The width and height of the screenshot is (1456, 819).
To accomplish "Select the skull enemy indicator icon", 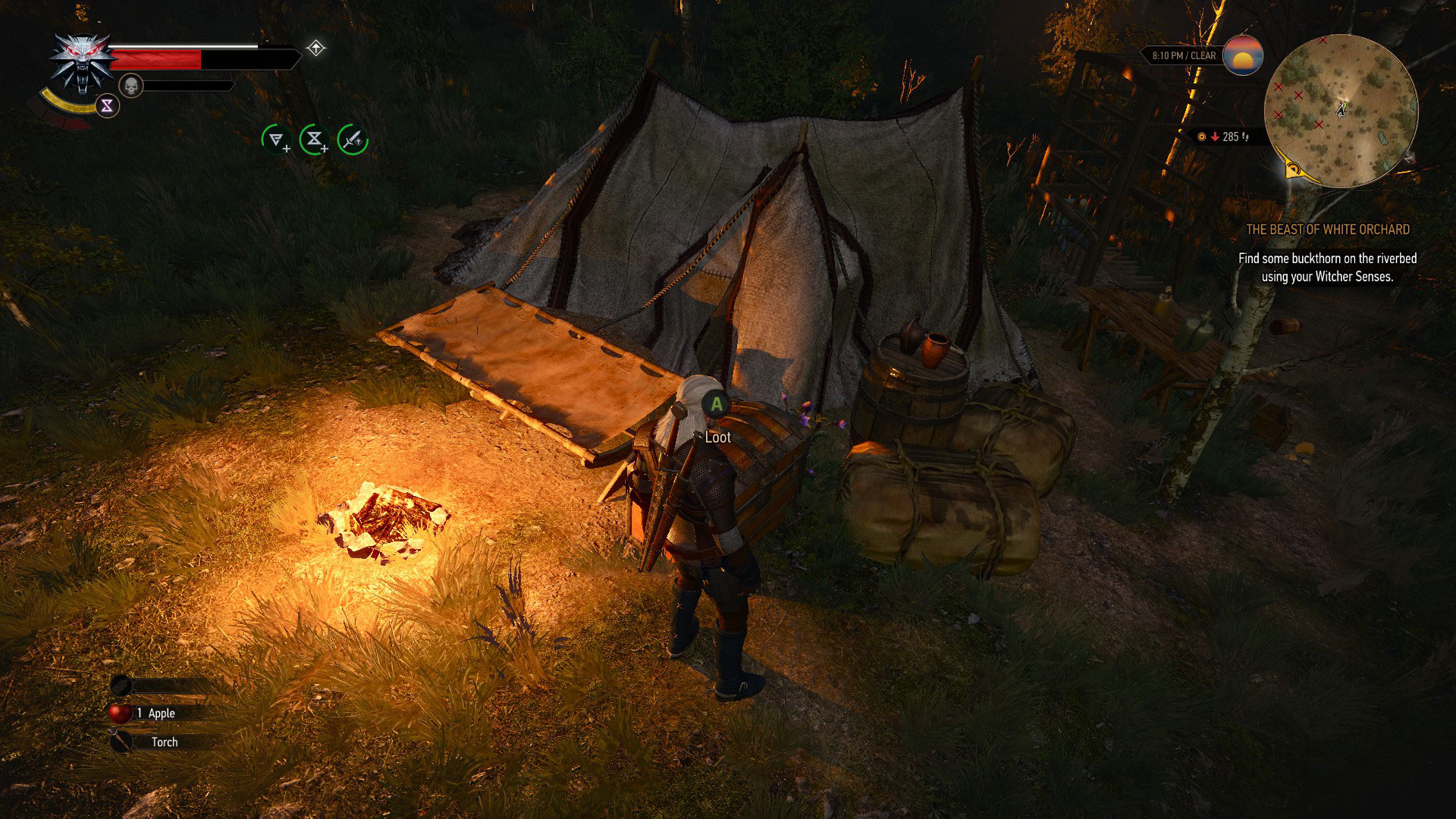I will 133,86.
